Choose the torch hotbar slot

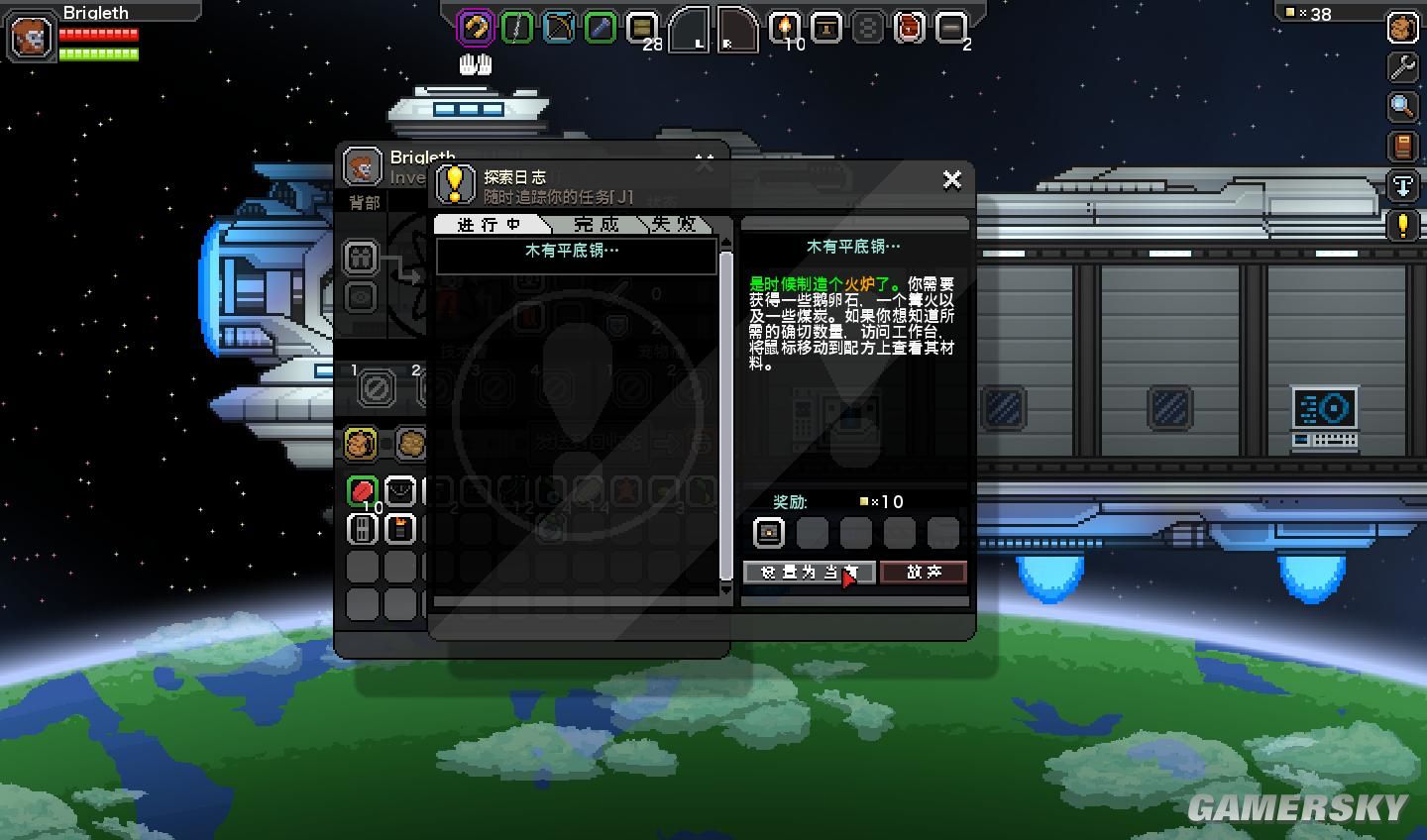coord(785,28)
